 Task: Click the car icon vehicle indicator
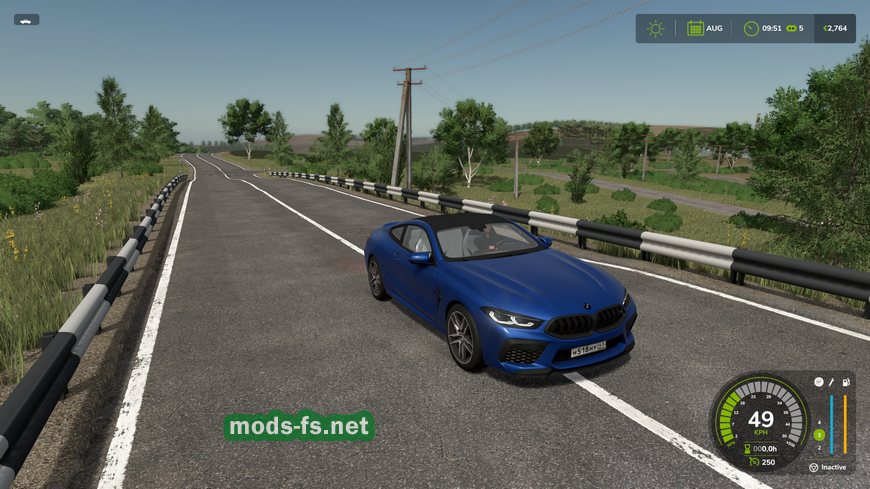(x=26, y=19)
